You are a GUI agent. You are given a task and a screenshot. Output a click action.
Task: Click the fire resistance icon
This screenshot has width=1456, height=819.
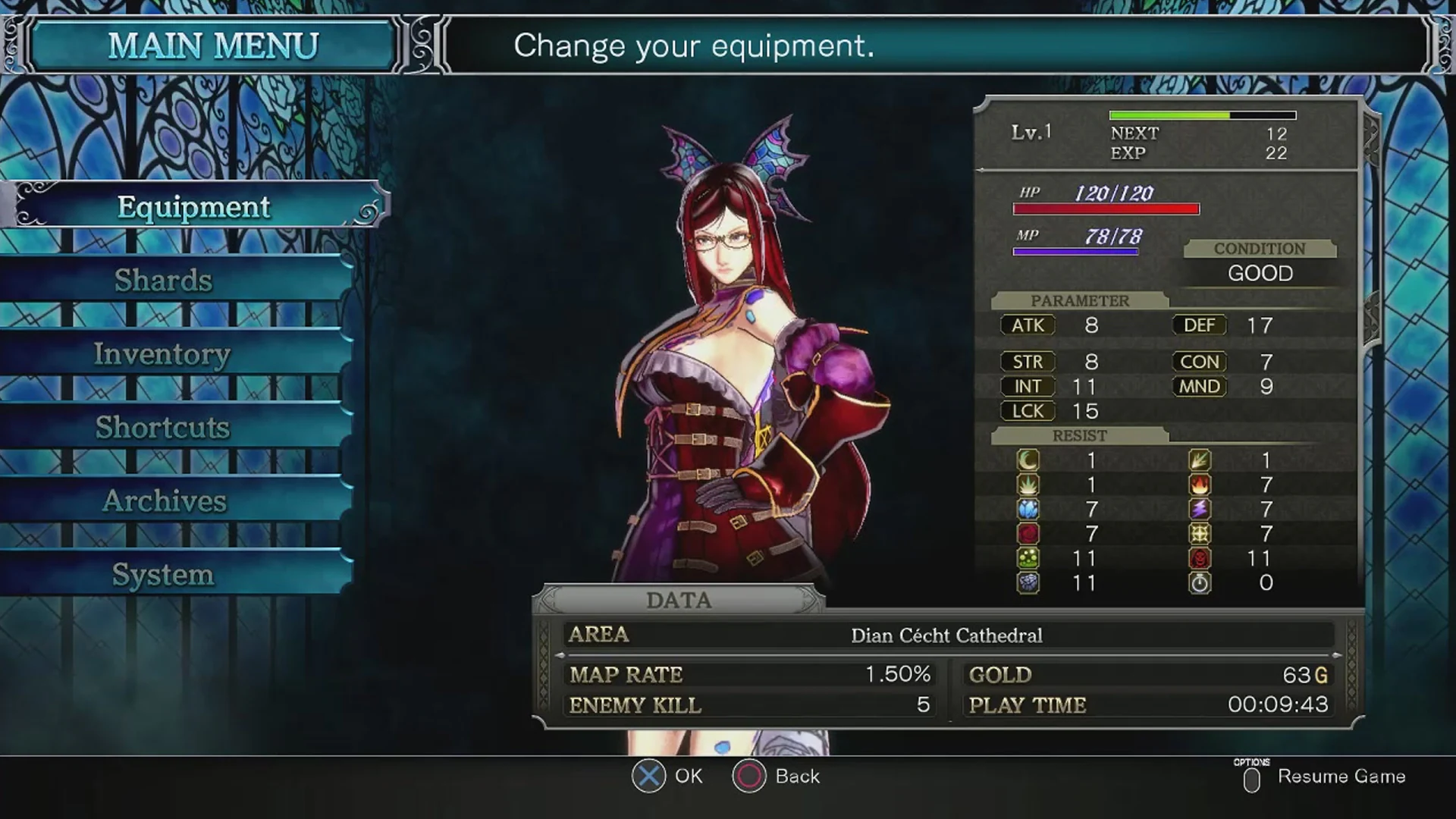(x=1200, y=483)
